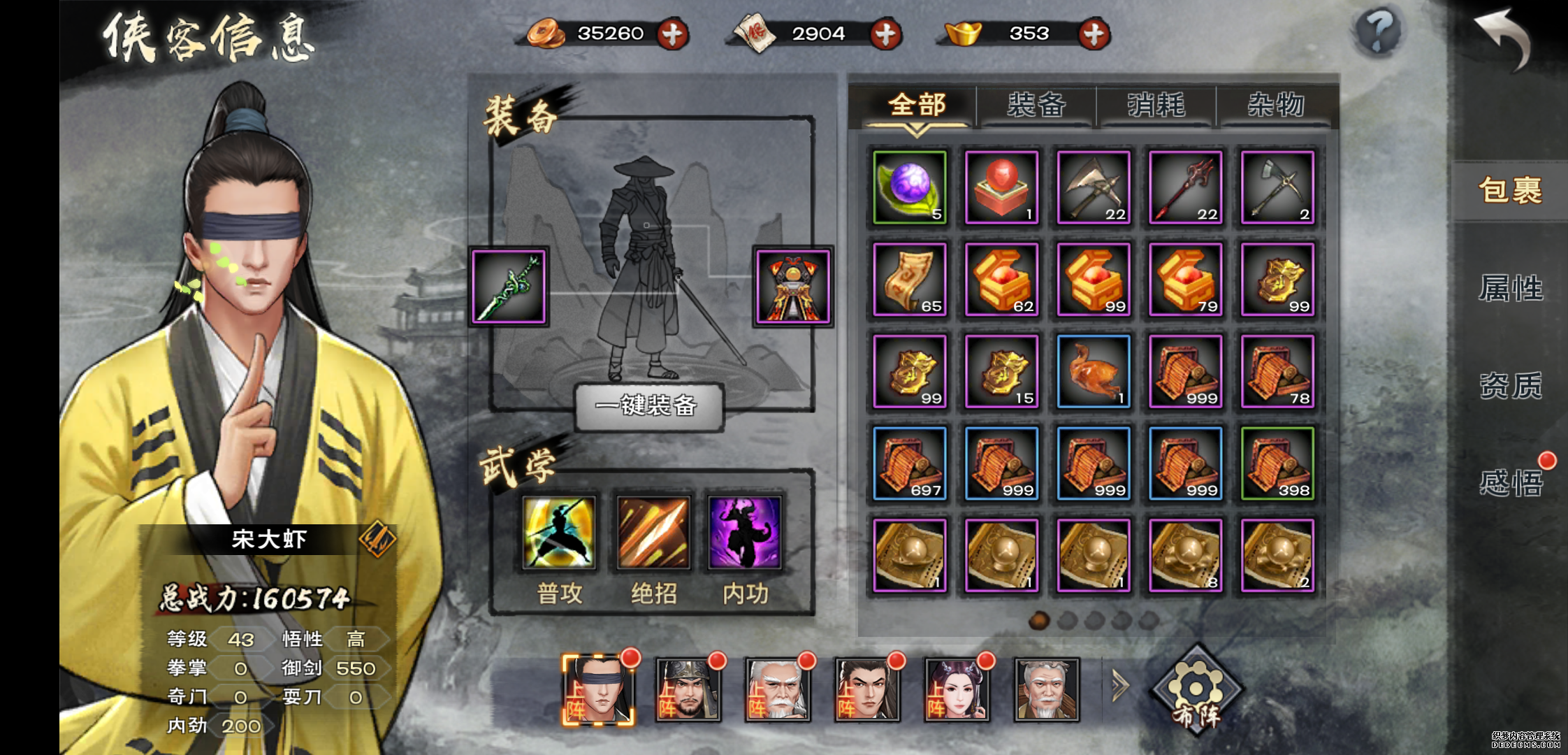Add more copper coins with plus button

(x=673, y=34)
